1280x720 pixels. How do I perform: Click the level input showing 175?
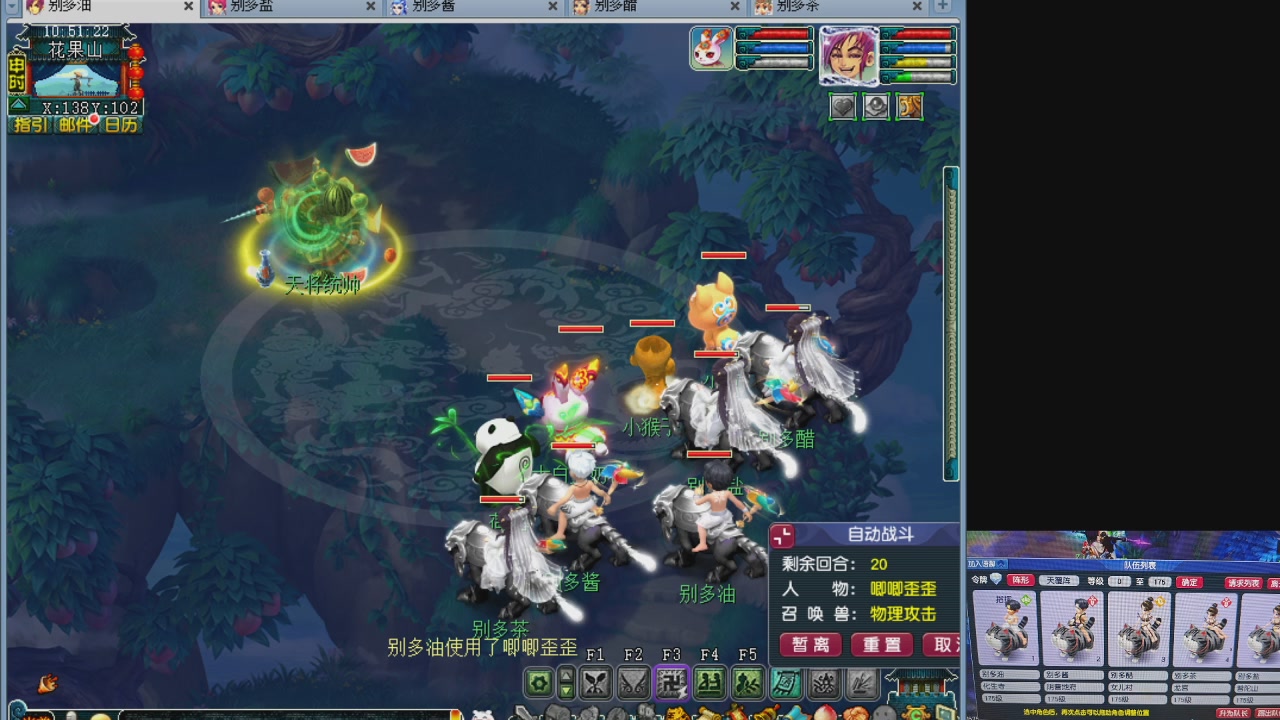pyautogui.click(x=1160, y=582)
